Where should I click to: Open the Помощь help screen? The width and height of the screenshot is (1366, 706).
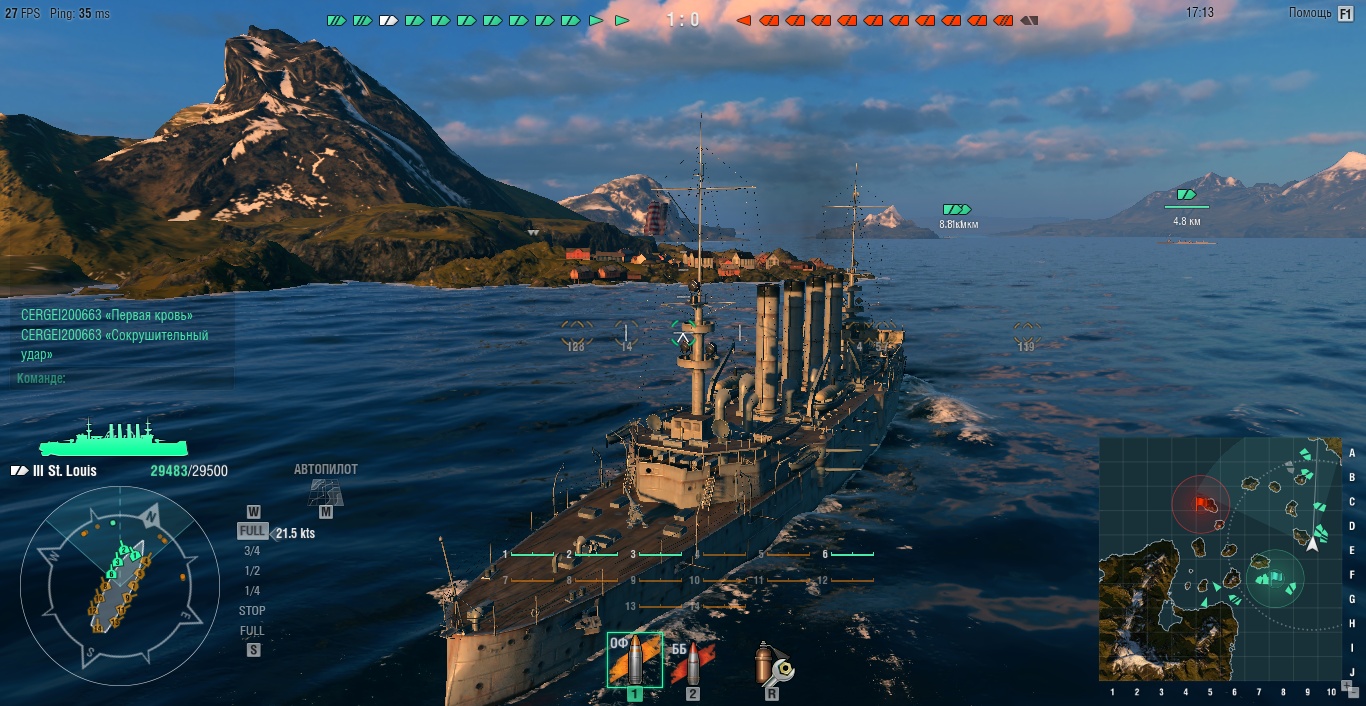(x=1322, y=13)
